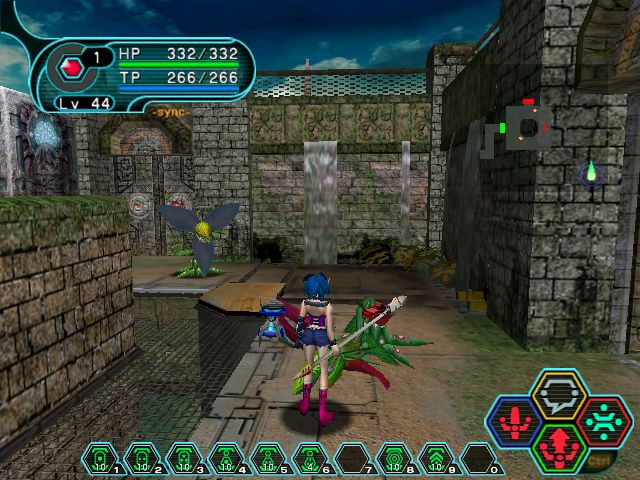Choose the item in hotbar slot 4
Viewport: 640px width, 480px height.
click(x=226, y=459)
